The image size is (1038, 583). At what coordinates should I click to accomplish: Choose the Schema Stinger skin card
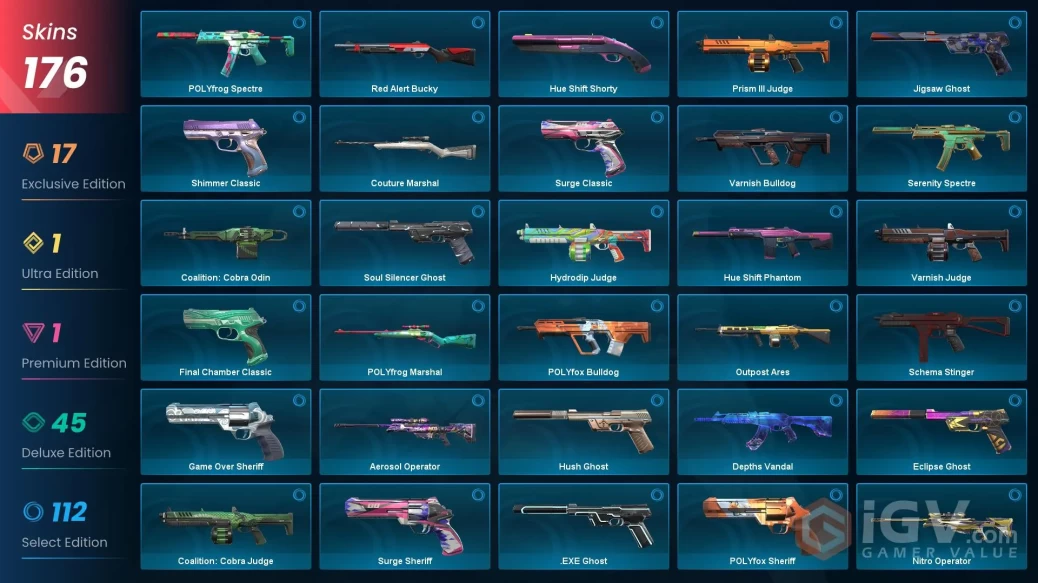coord(941,337)
